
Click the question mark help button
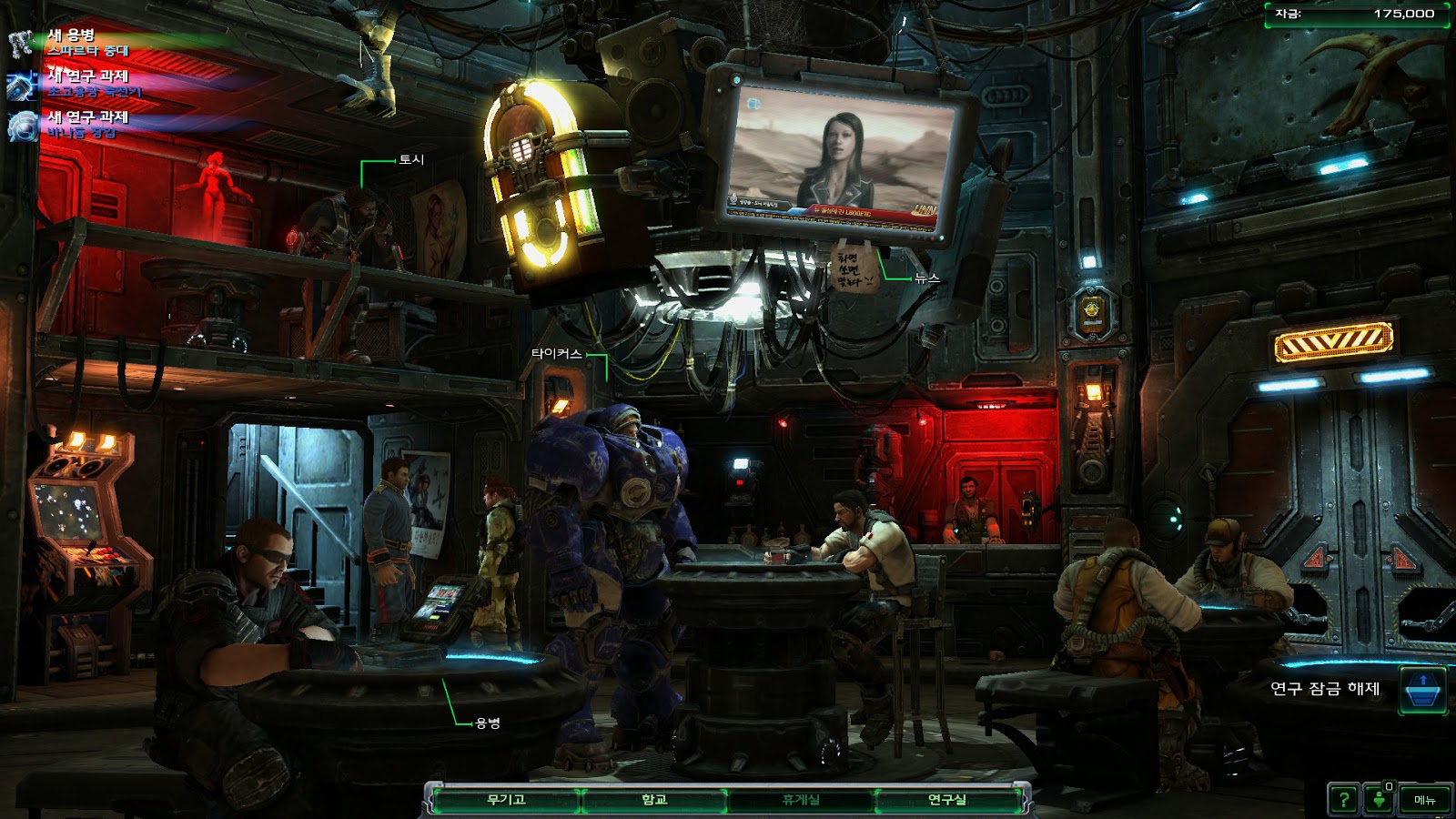pyautogui.click(x=1343, y=800)
